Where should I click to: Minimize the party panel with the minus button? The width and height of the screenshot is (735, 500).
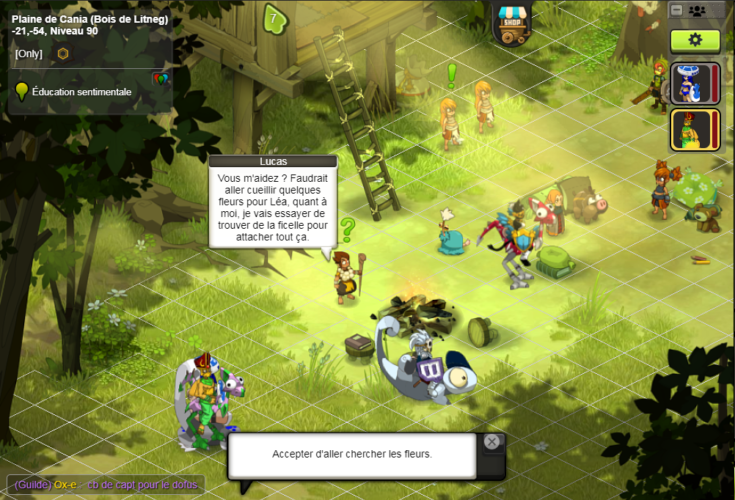677,10
